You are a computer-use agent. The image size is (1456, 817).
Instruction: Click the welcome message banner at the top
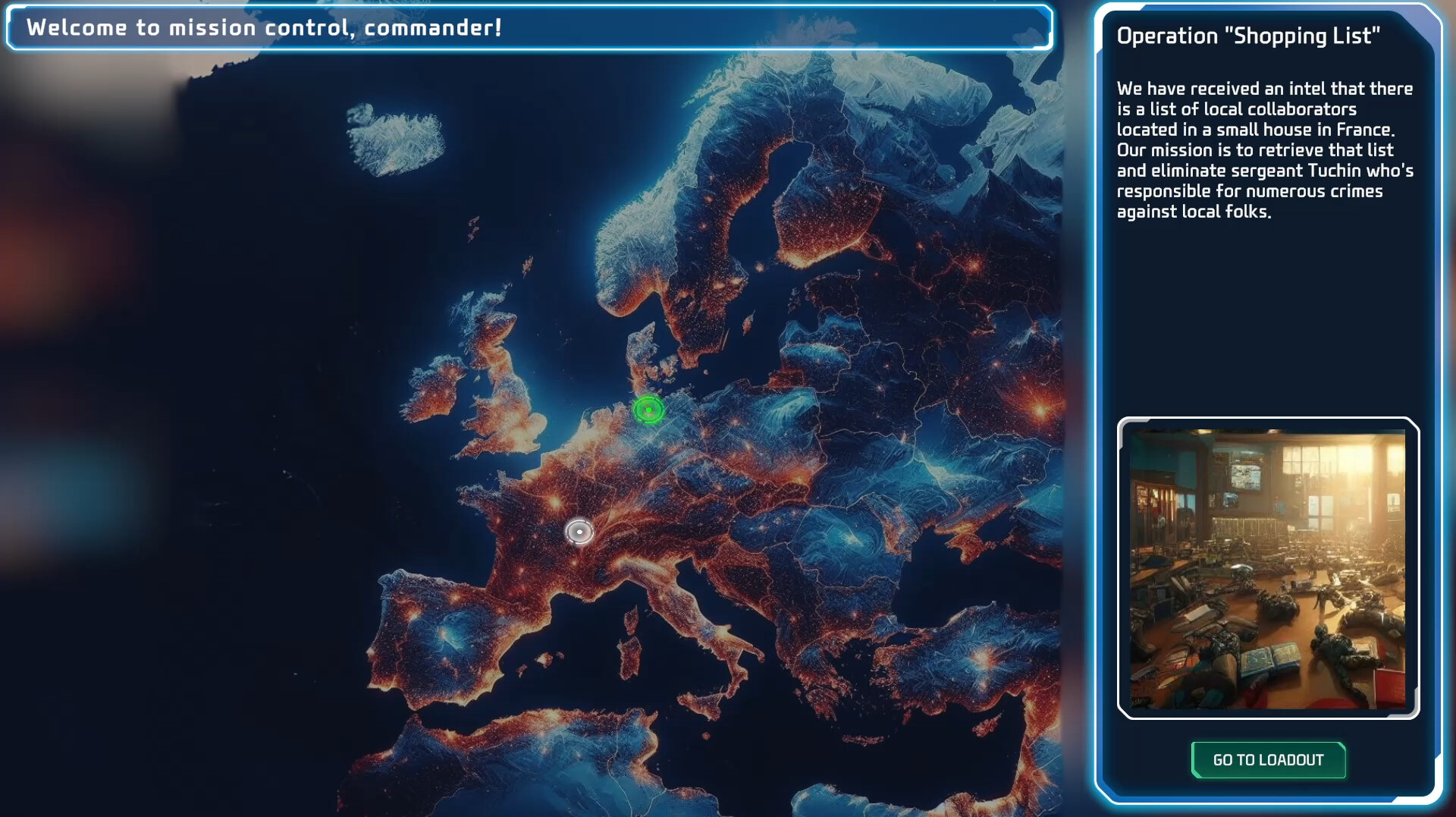click(531, 30)
